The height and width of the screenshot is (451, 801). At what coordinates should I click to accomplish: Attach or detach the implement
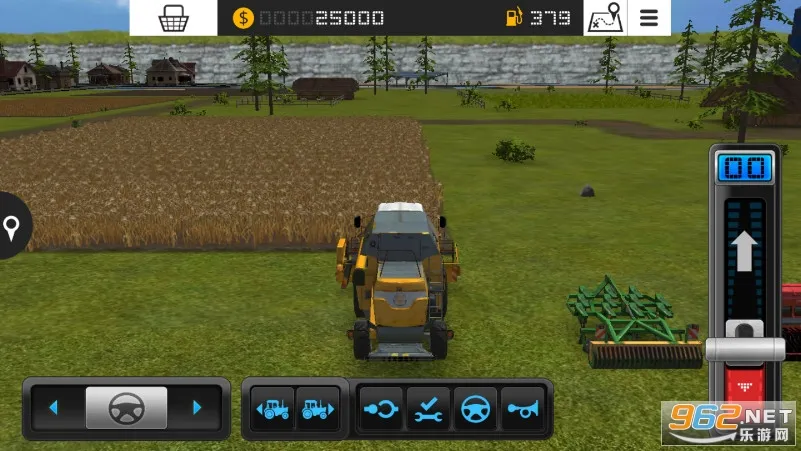point(382,408)
